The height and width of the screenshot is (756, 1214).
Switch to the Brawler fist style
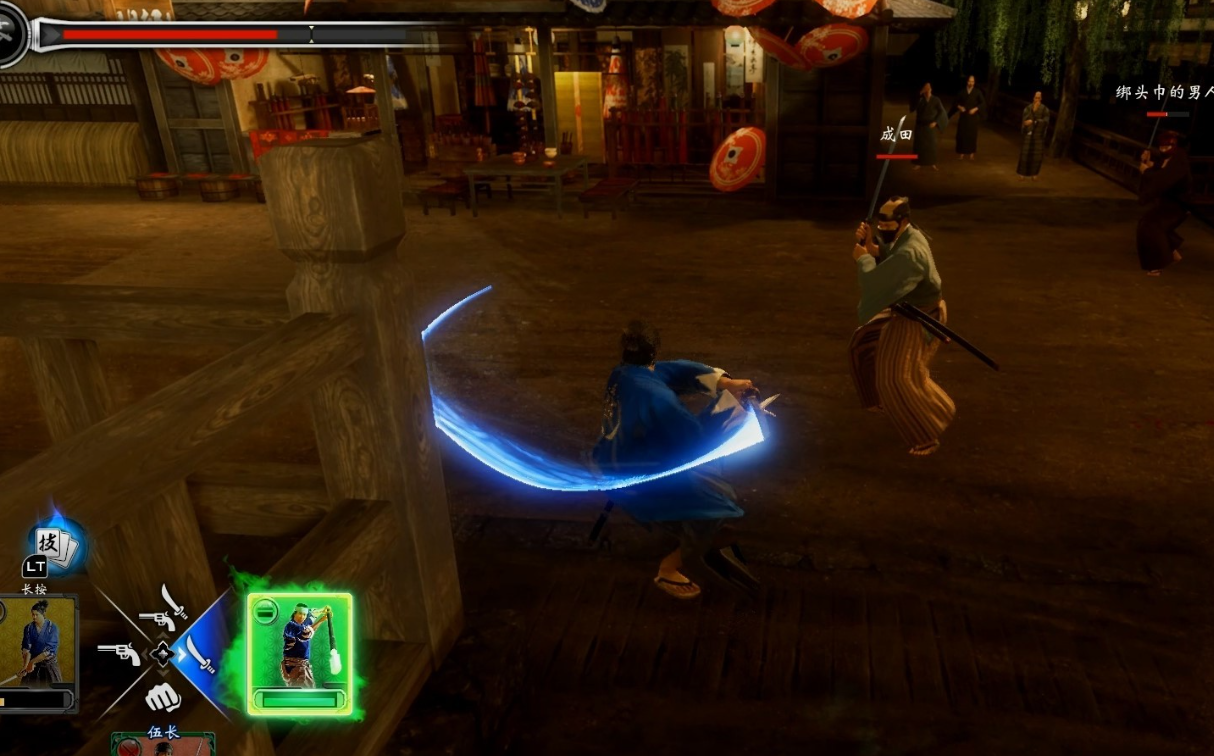[162, 697]
